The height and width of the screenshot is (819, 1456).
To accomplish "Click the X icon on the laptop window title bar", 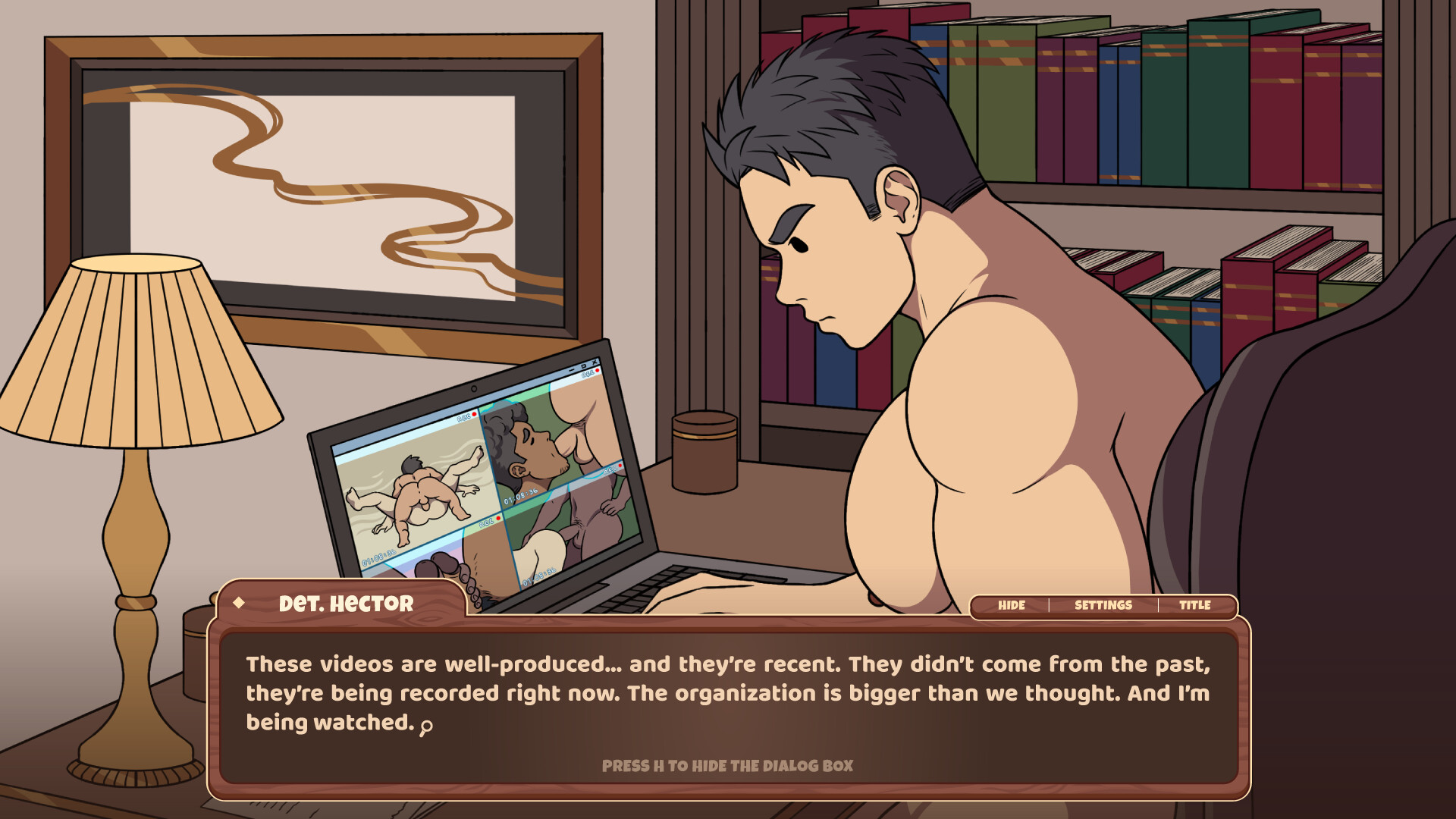I will [x=595, y=363].
